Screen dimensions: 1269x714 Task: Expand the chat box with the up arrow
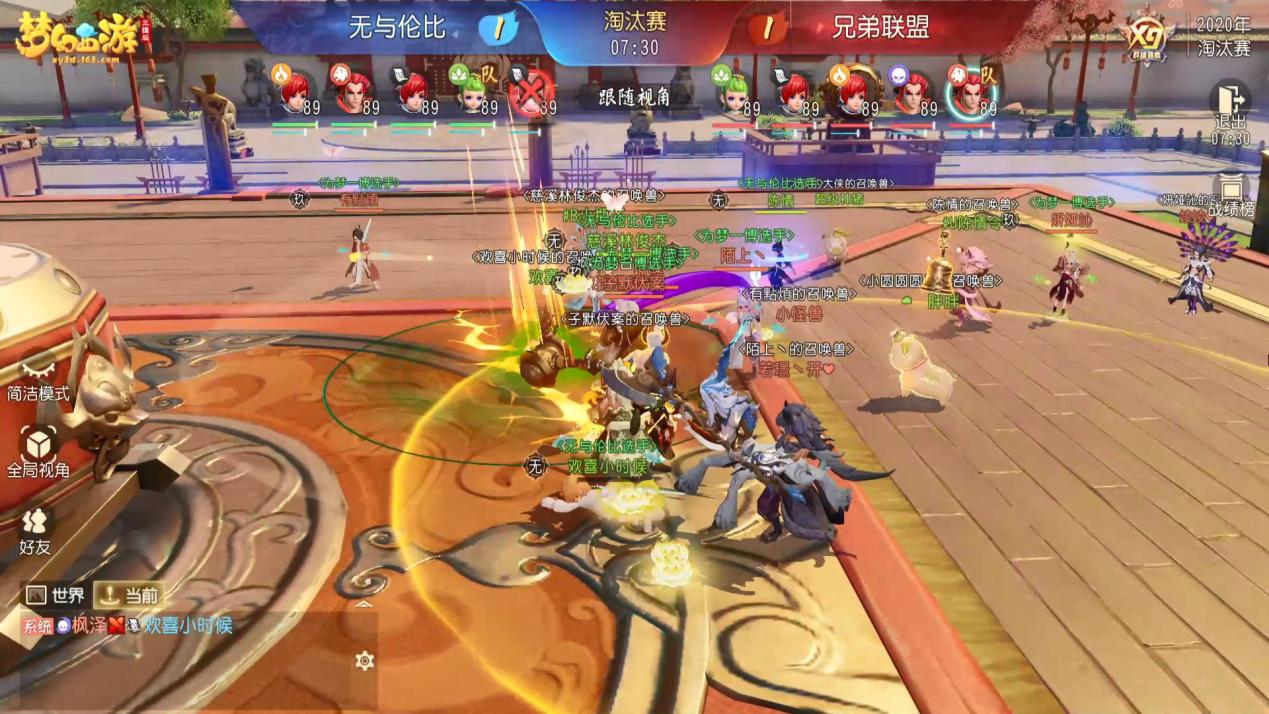[364, 604]
